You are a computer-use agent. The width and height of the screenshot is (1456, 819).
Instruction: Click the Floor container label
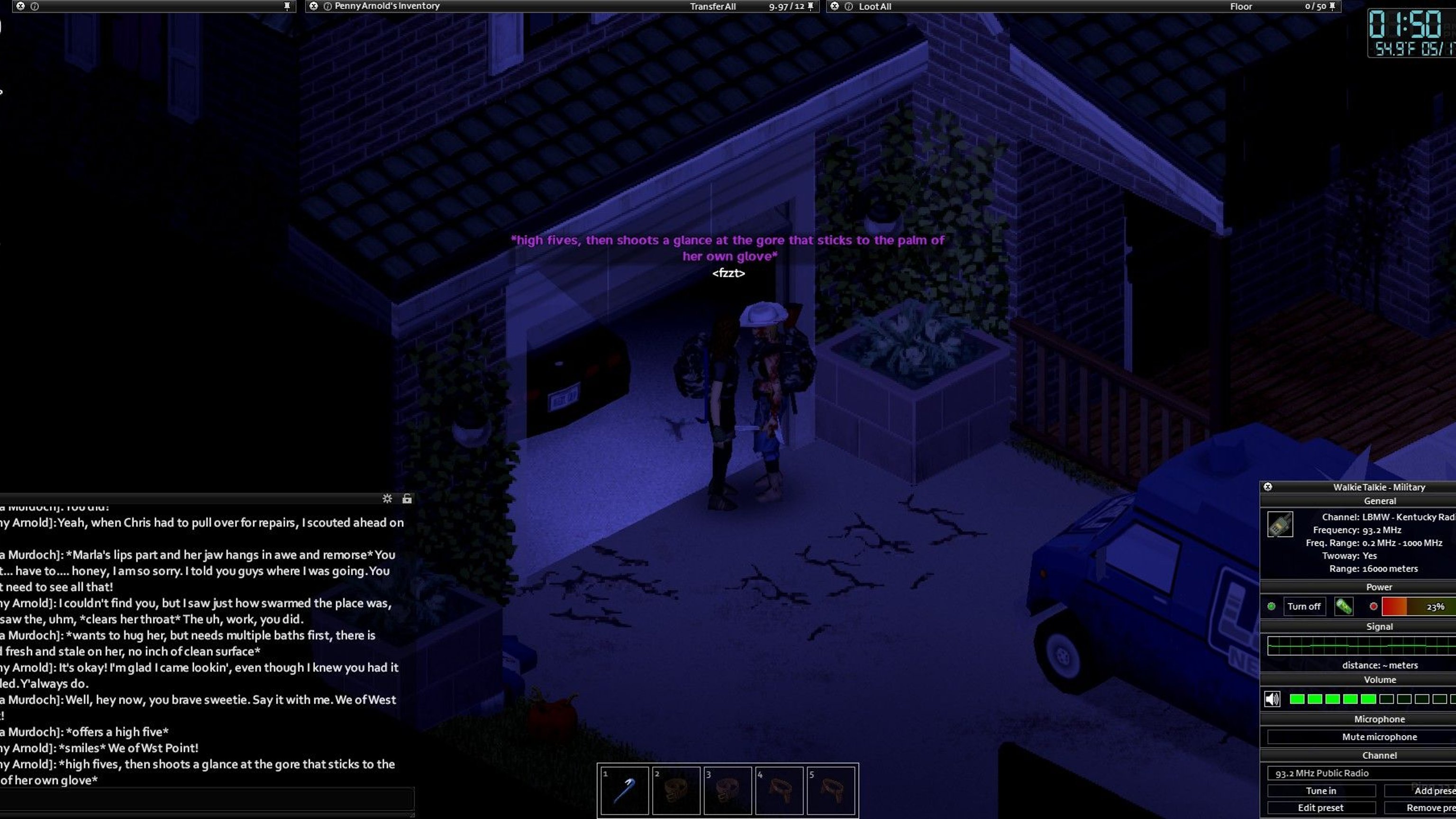click(1241, 7)
